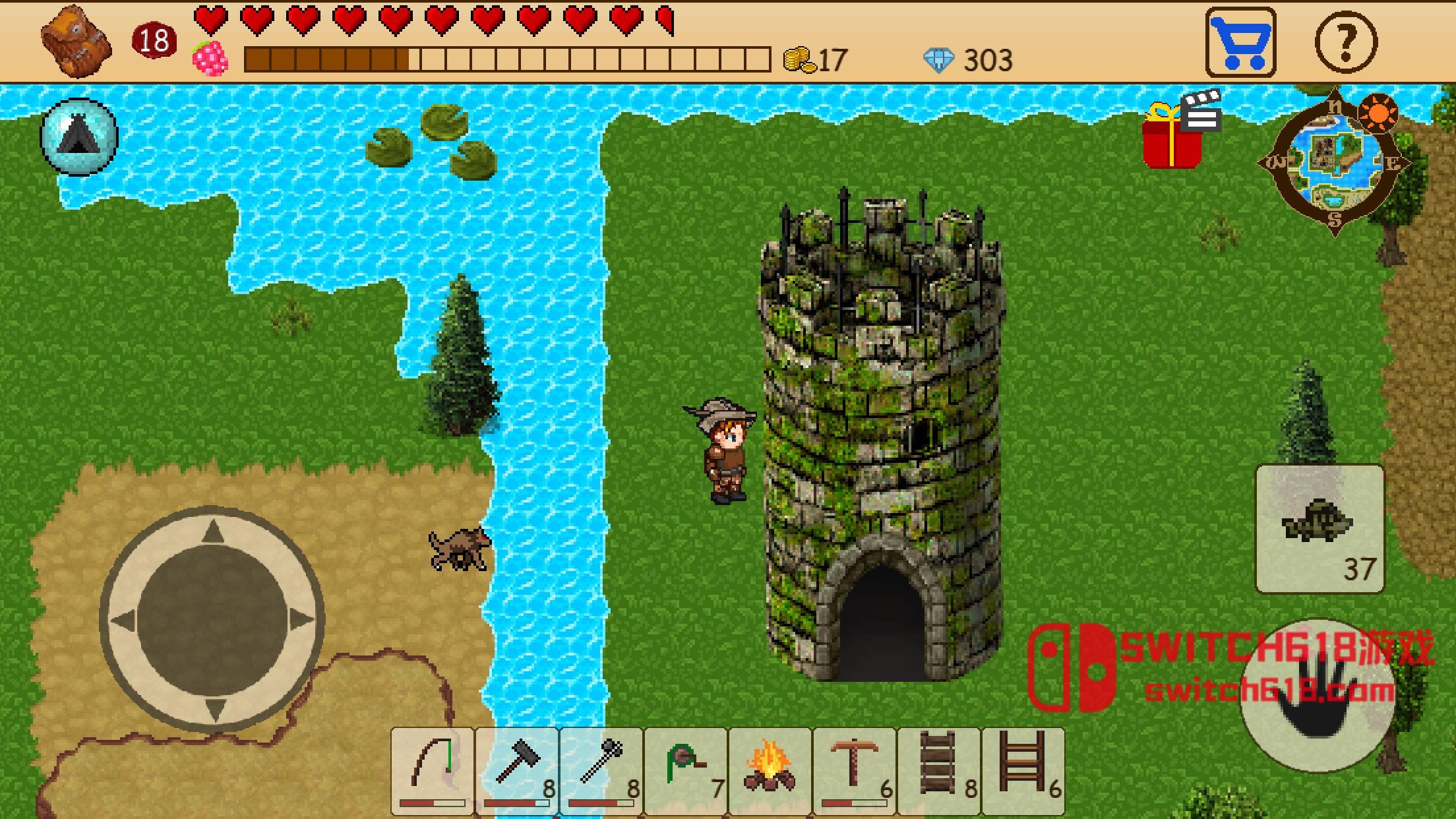Choose the campfire in the hotbar

tap(770, 769)
